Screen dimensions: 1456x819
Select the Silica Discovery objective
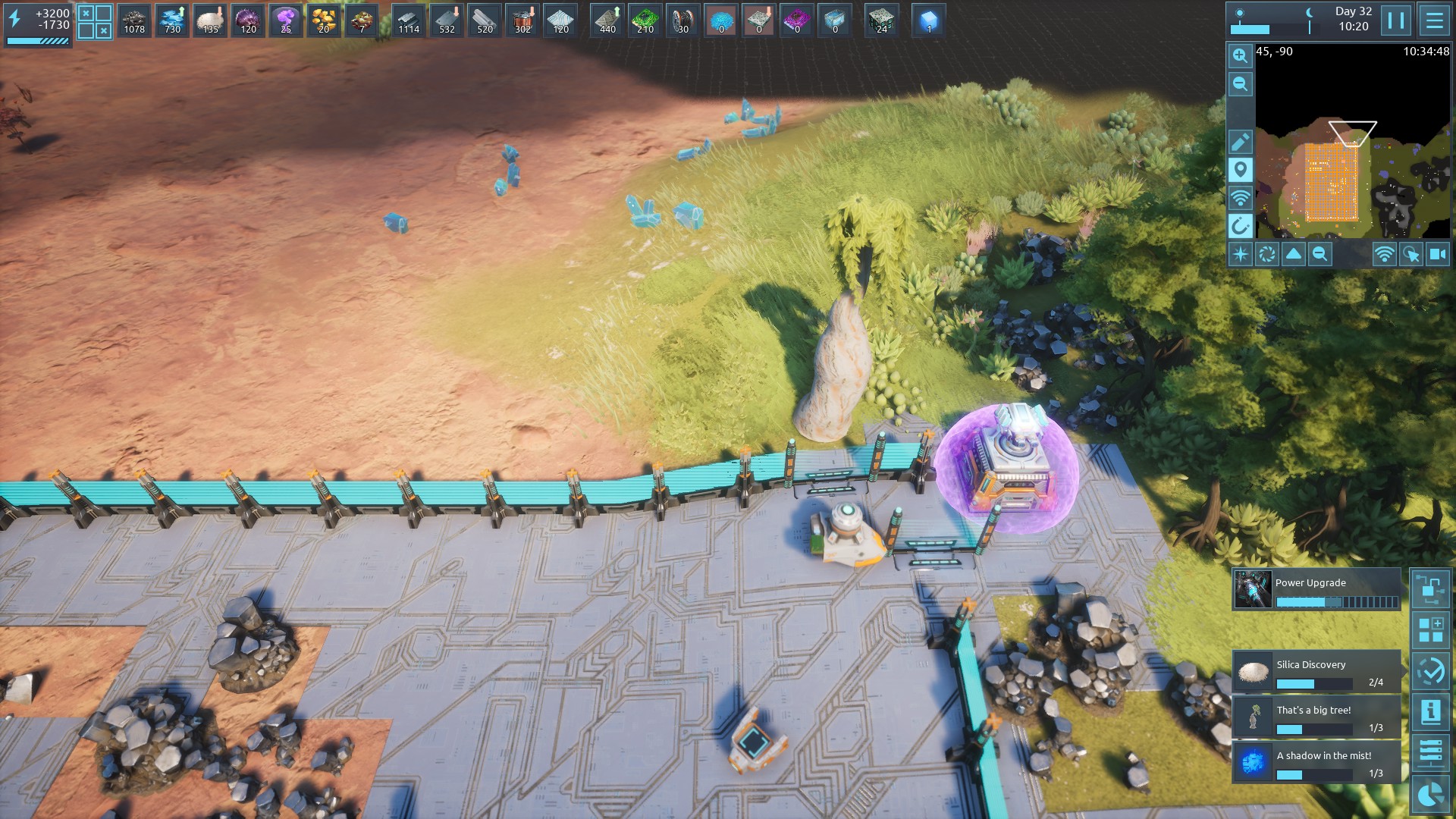tap(1316, 672)
